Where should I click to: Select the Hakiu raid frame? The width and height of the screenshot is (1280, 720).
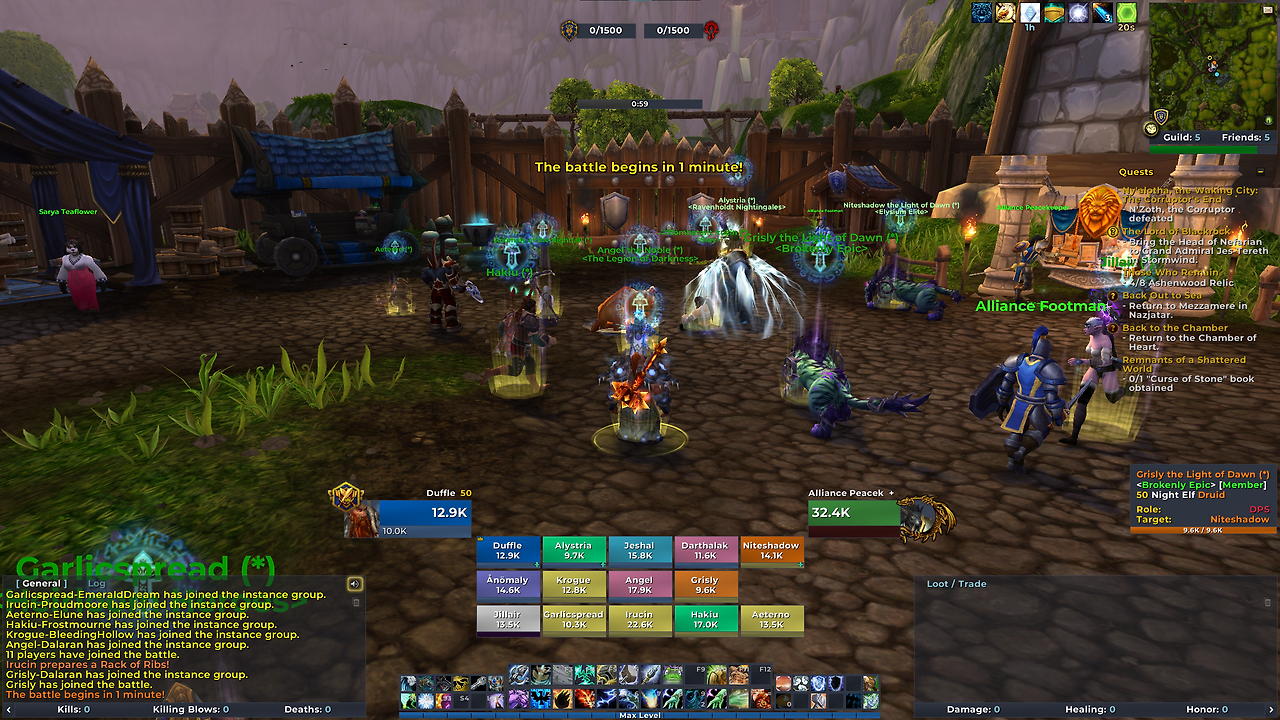pyautogui.click(x=705, y=620)
